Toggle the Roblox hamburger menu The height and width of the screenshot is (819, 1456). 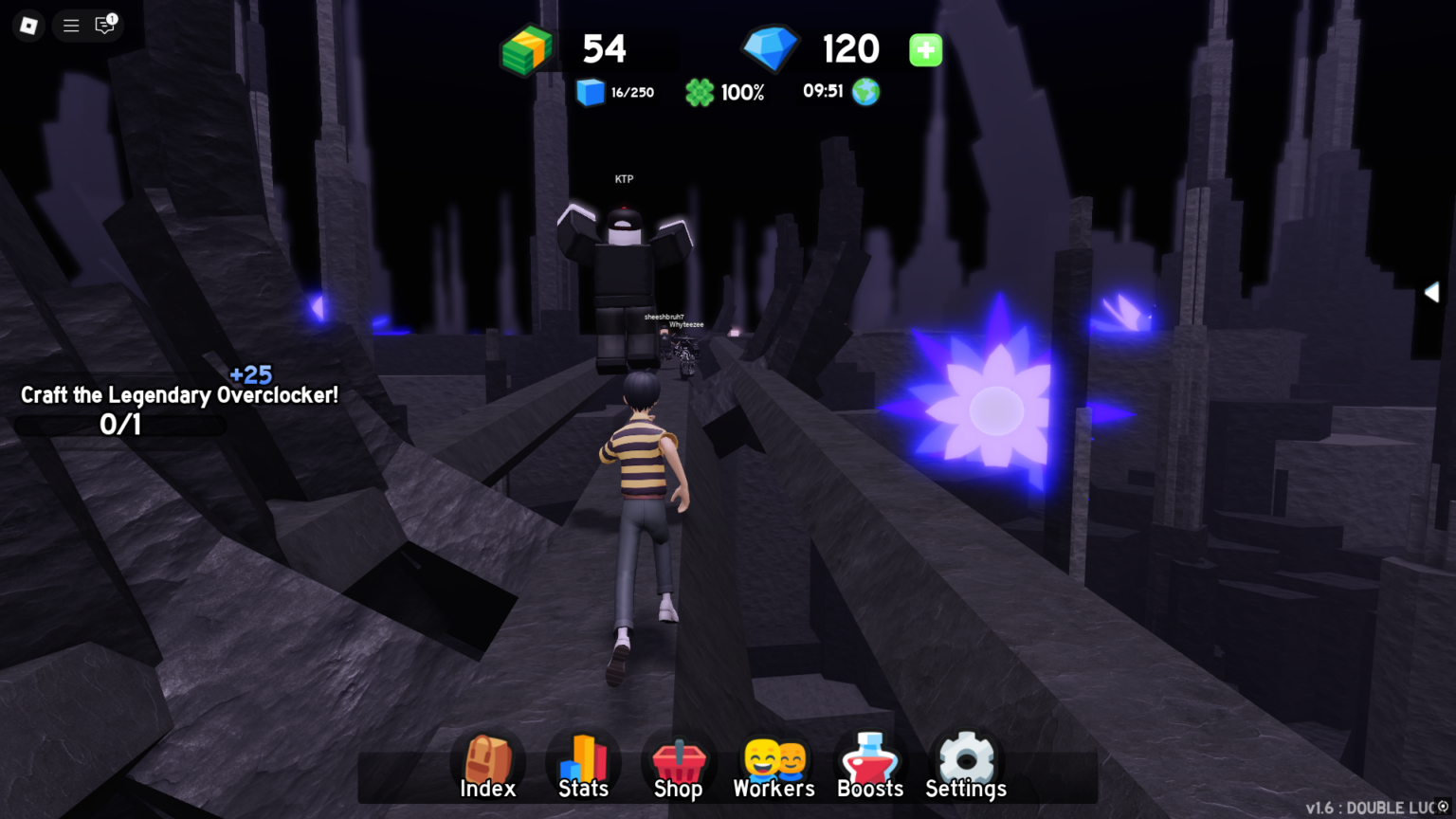pyautogui.click(x=70, y=26)
